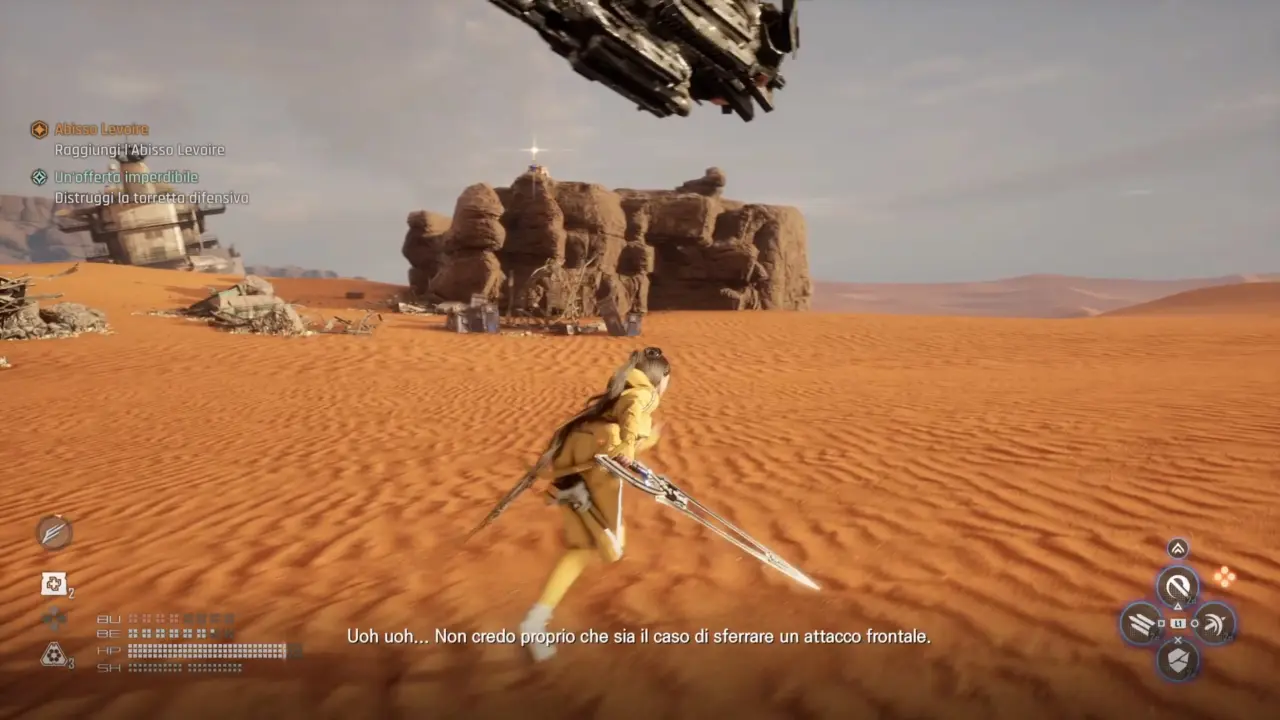Click the square button prompt in the skill wheel
Screen dimensions: 1280x720
(1160, 623)
